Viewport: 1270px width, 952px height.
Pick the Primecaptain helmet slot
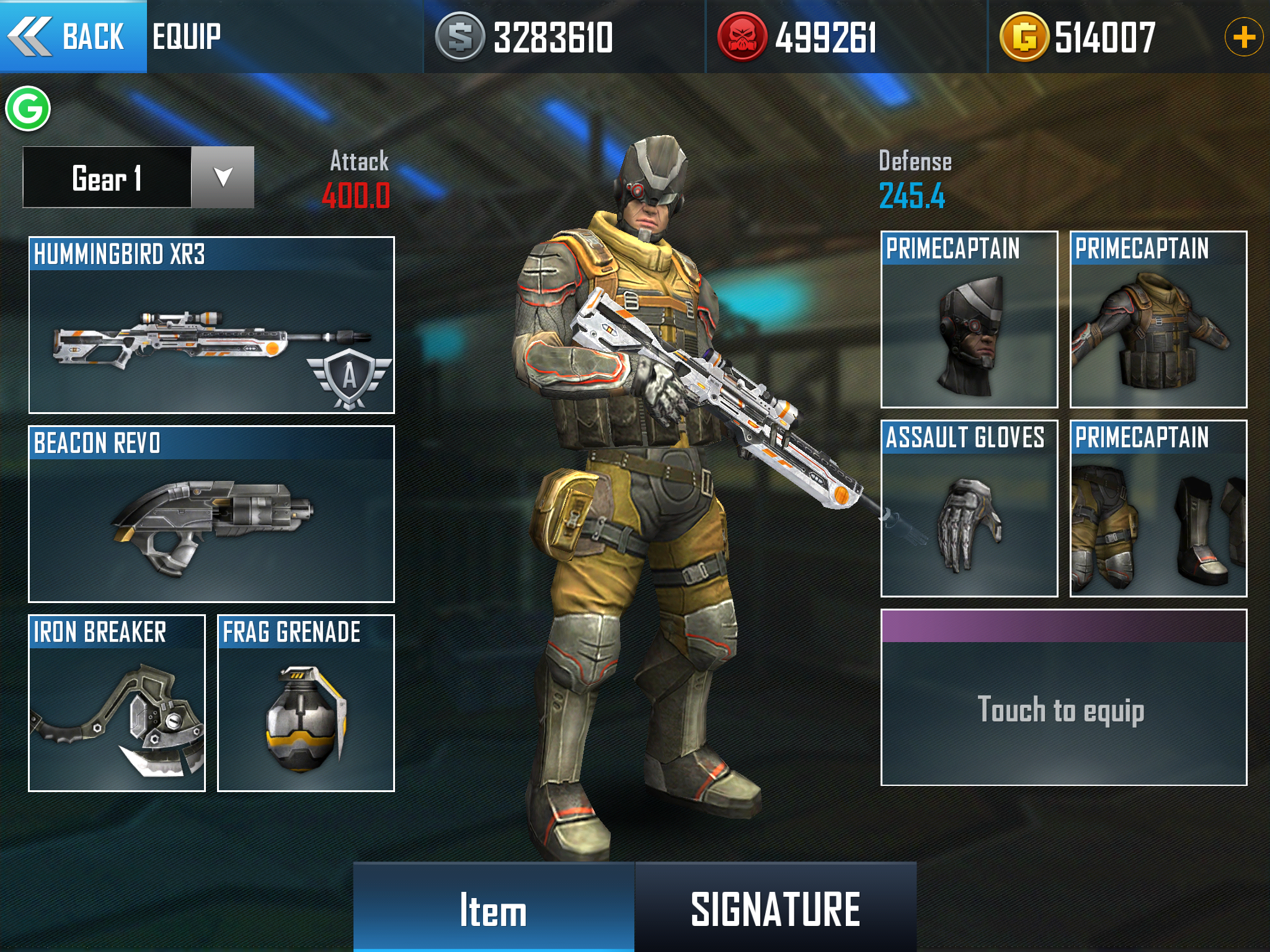969,319
